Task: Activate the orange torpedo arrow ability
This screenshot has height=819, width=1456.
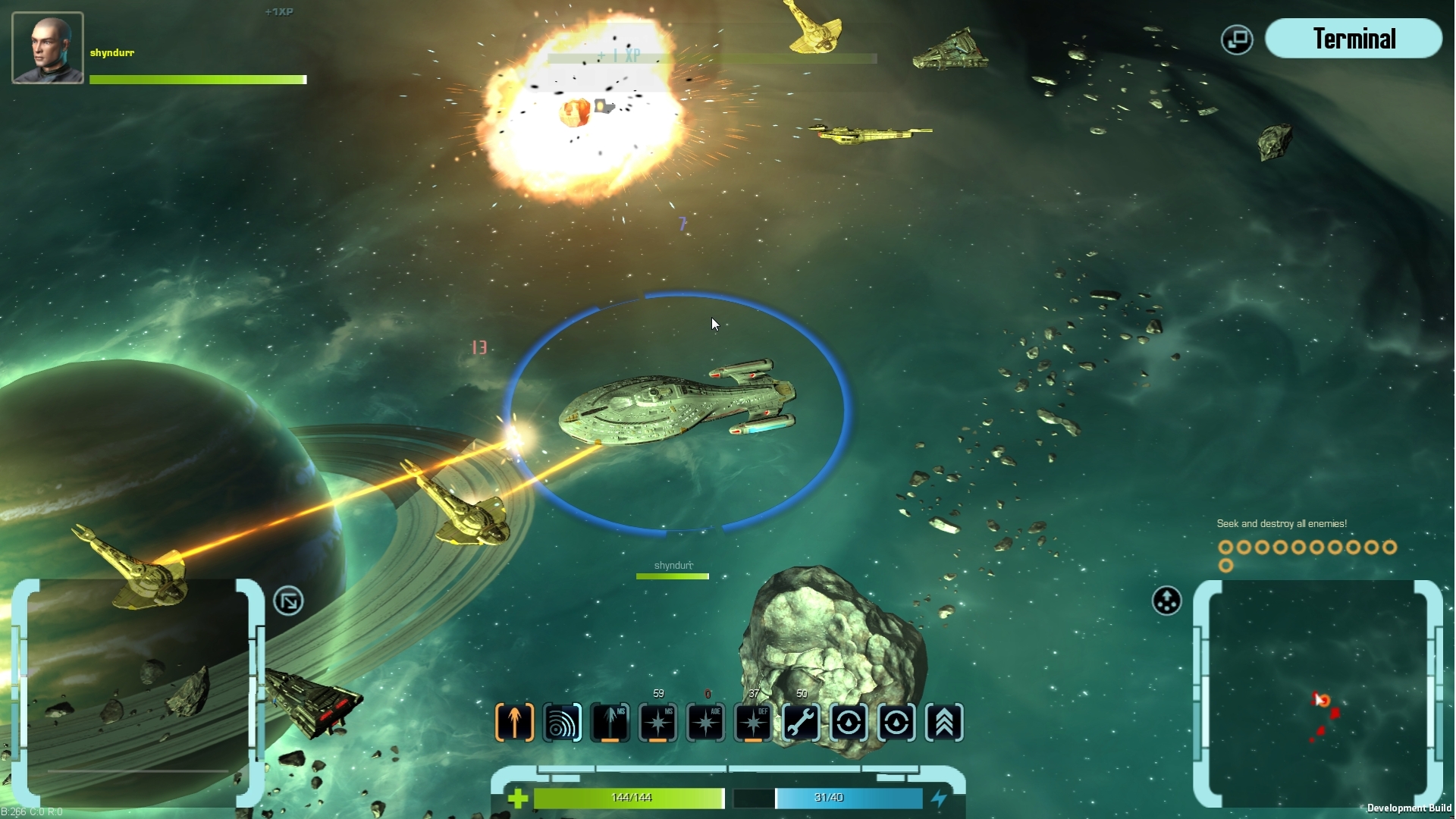Action: click(x=515, y=722)
